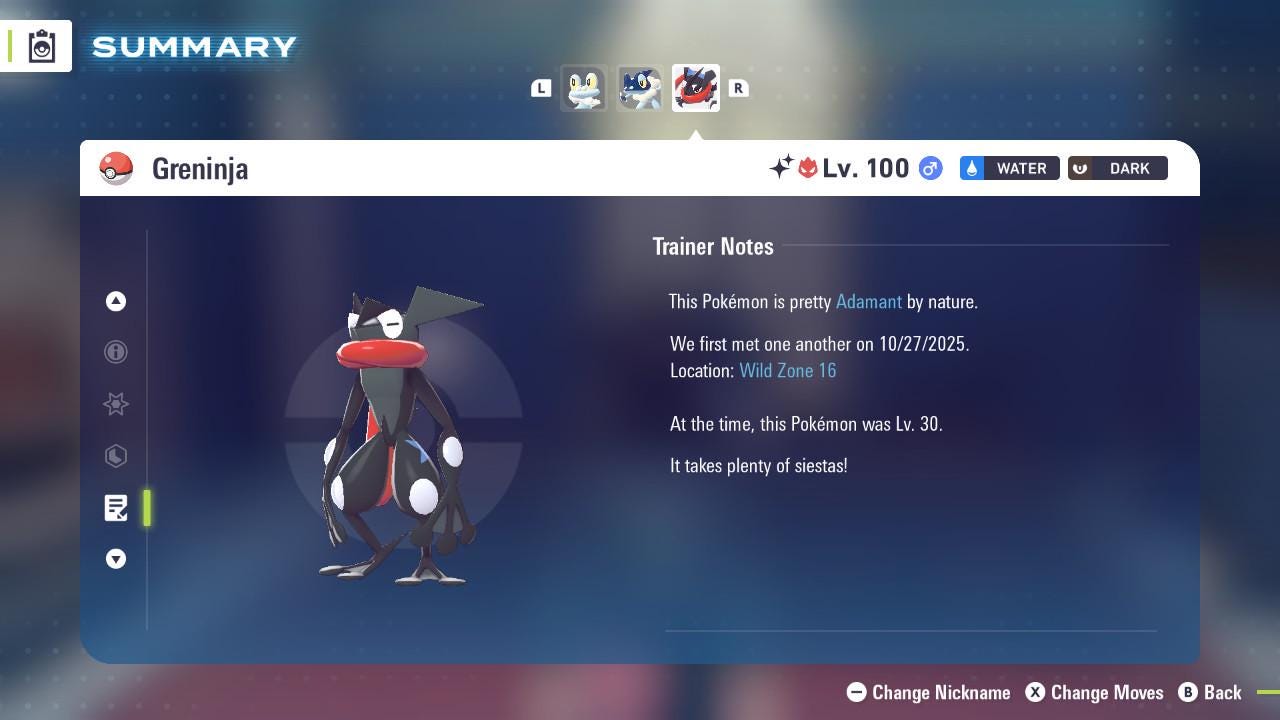This screenshot has height=720, width=1280.
Task: Open the Greninja info summary page
Action: [116, 352]
